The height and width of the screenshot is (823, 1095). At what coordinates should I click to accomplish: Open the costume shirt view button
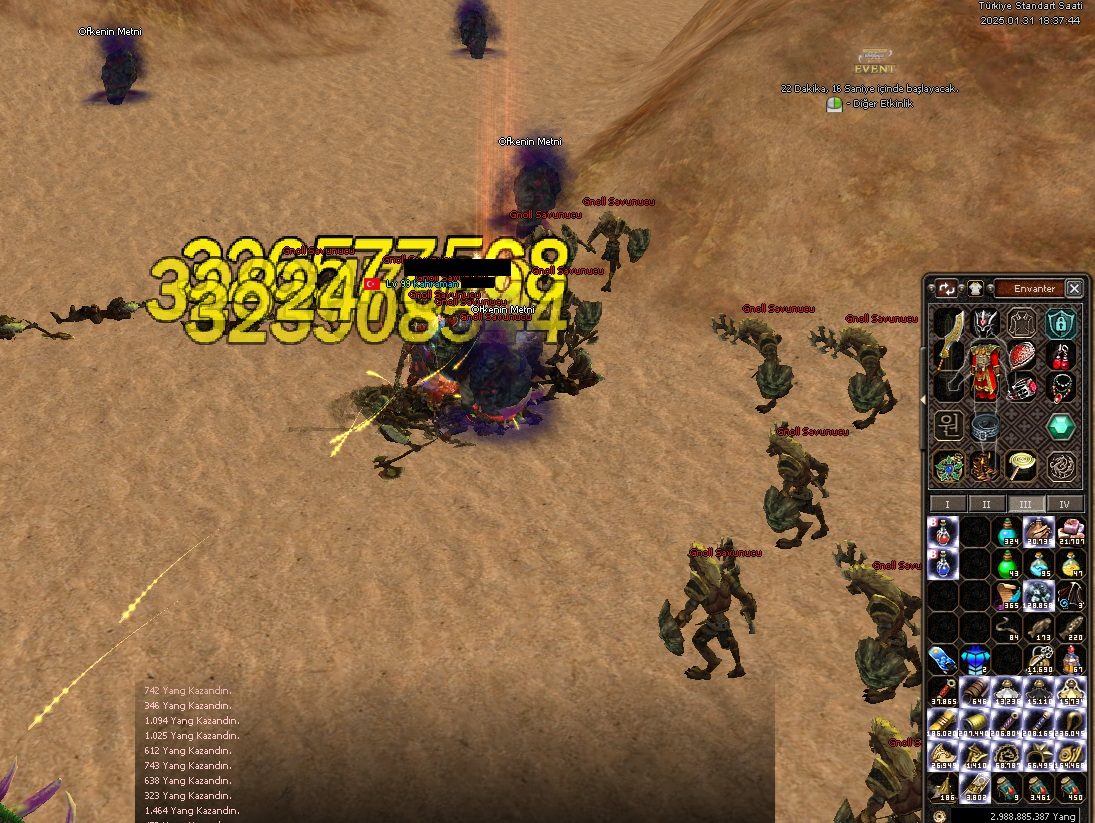click(x=975, y=289)
